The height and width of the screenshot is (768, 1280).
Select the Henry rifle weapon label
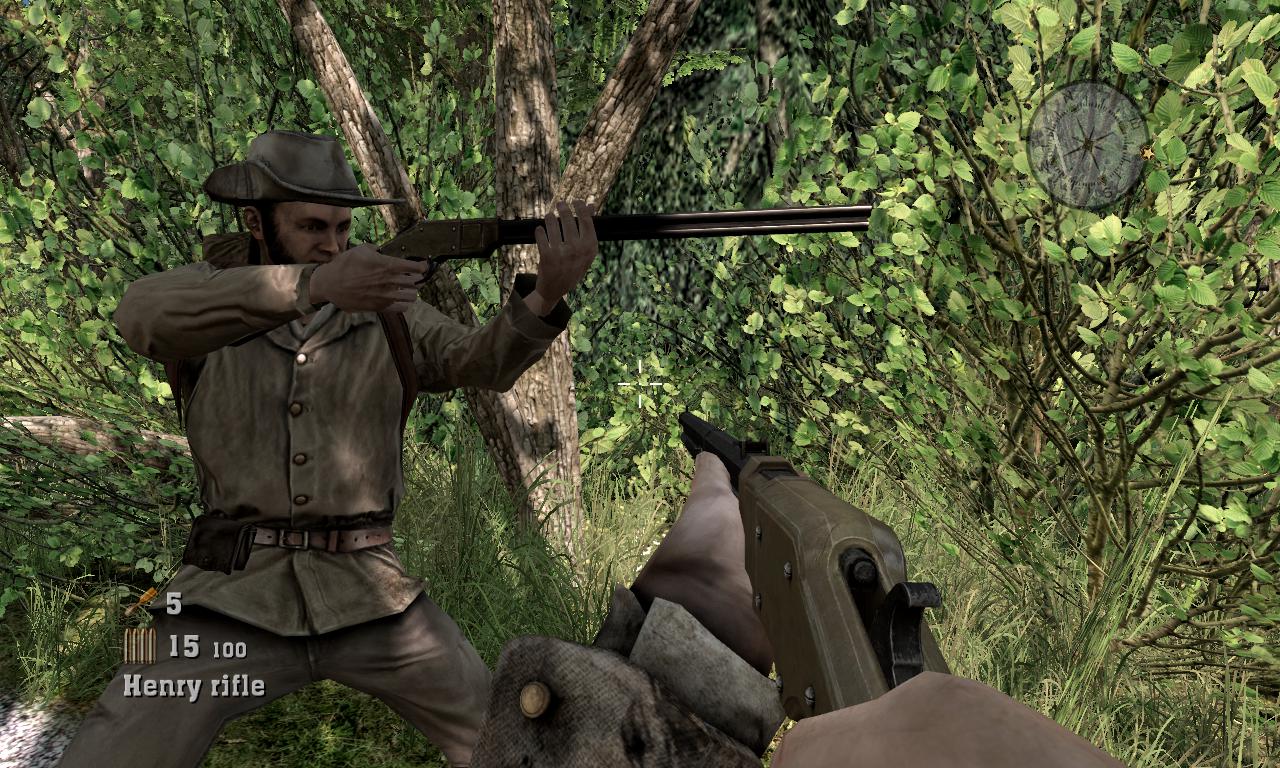pos(194,686)
